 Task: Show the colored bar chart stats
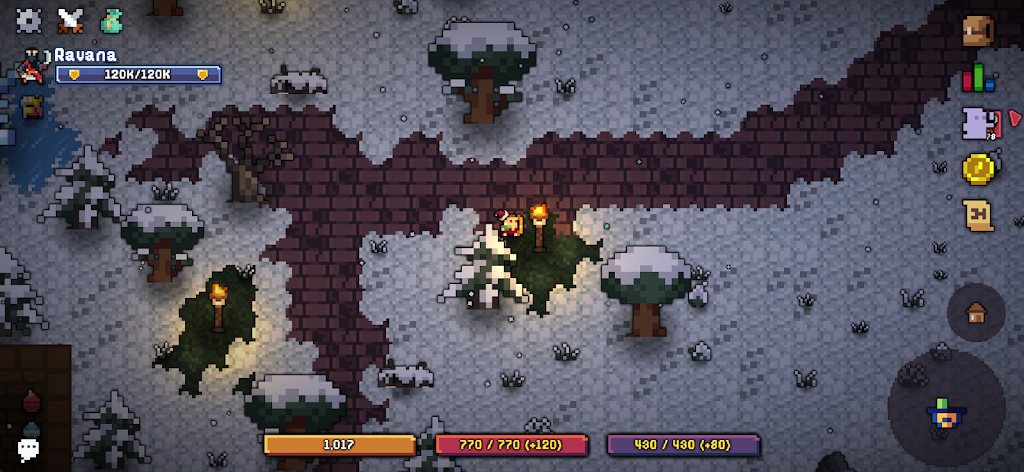click(978, 78)
